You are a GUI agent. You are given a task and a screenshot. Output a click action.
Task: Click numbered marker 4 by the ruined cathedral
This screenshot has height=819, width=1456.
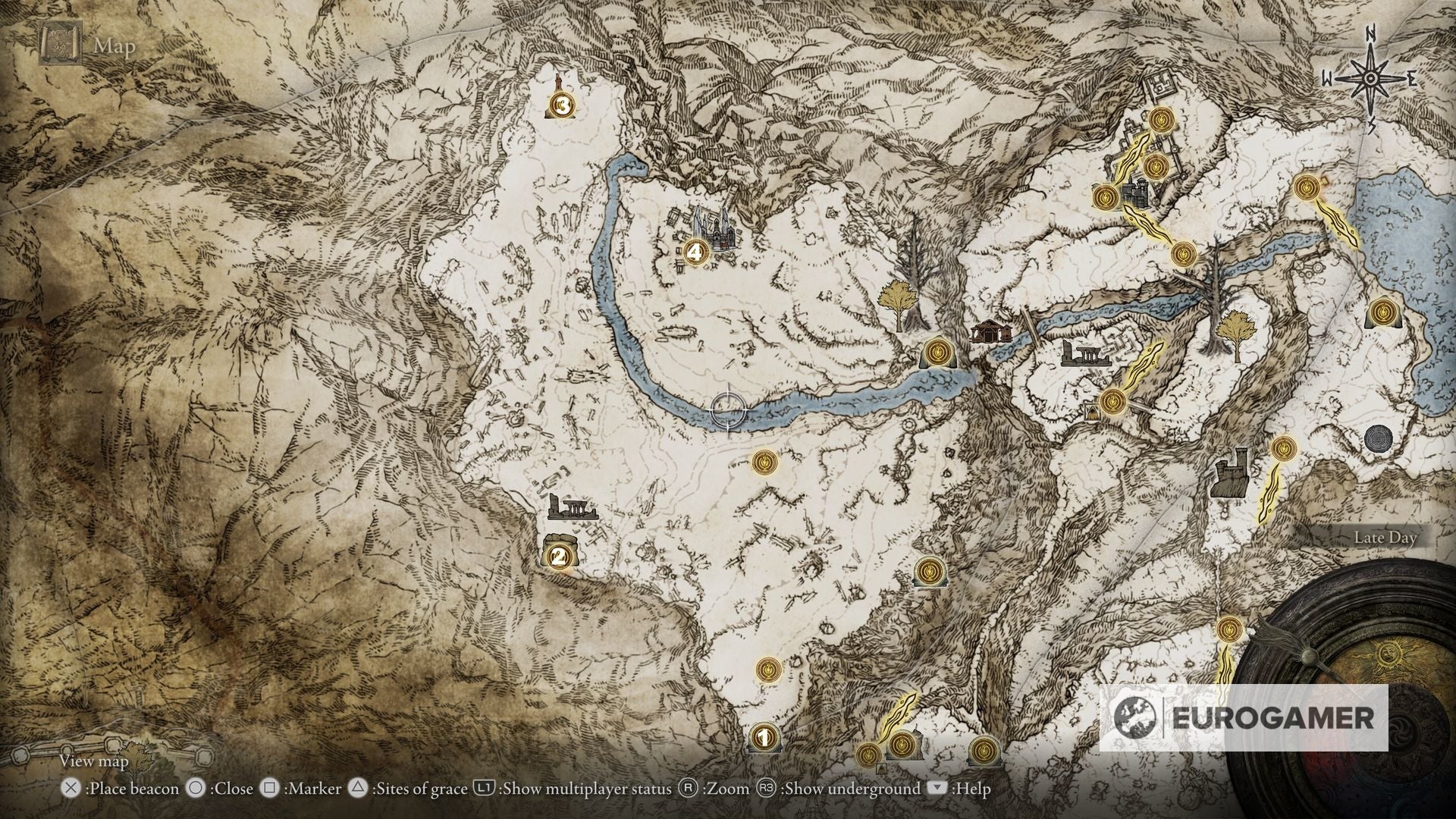[695, 253]
